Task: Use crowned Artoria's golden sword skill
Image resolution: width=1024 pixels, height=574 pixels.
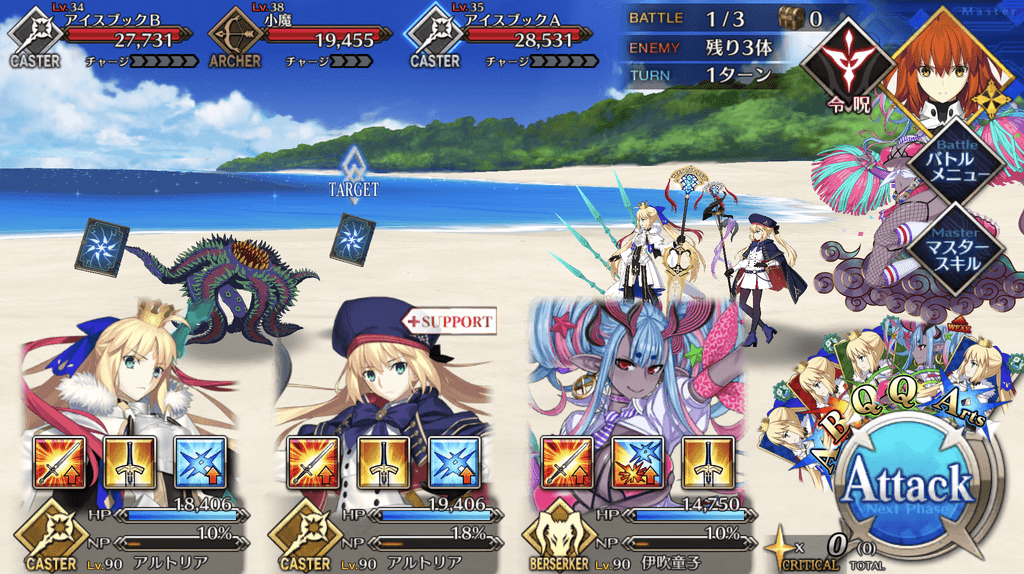Action: click(x=125, y=462)
